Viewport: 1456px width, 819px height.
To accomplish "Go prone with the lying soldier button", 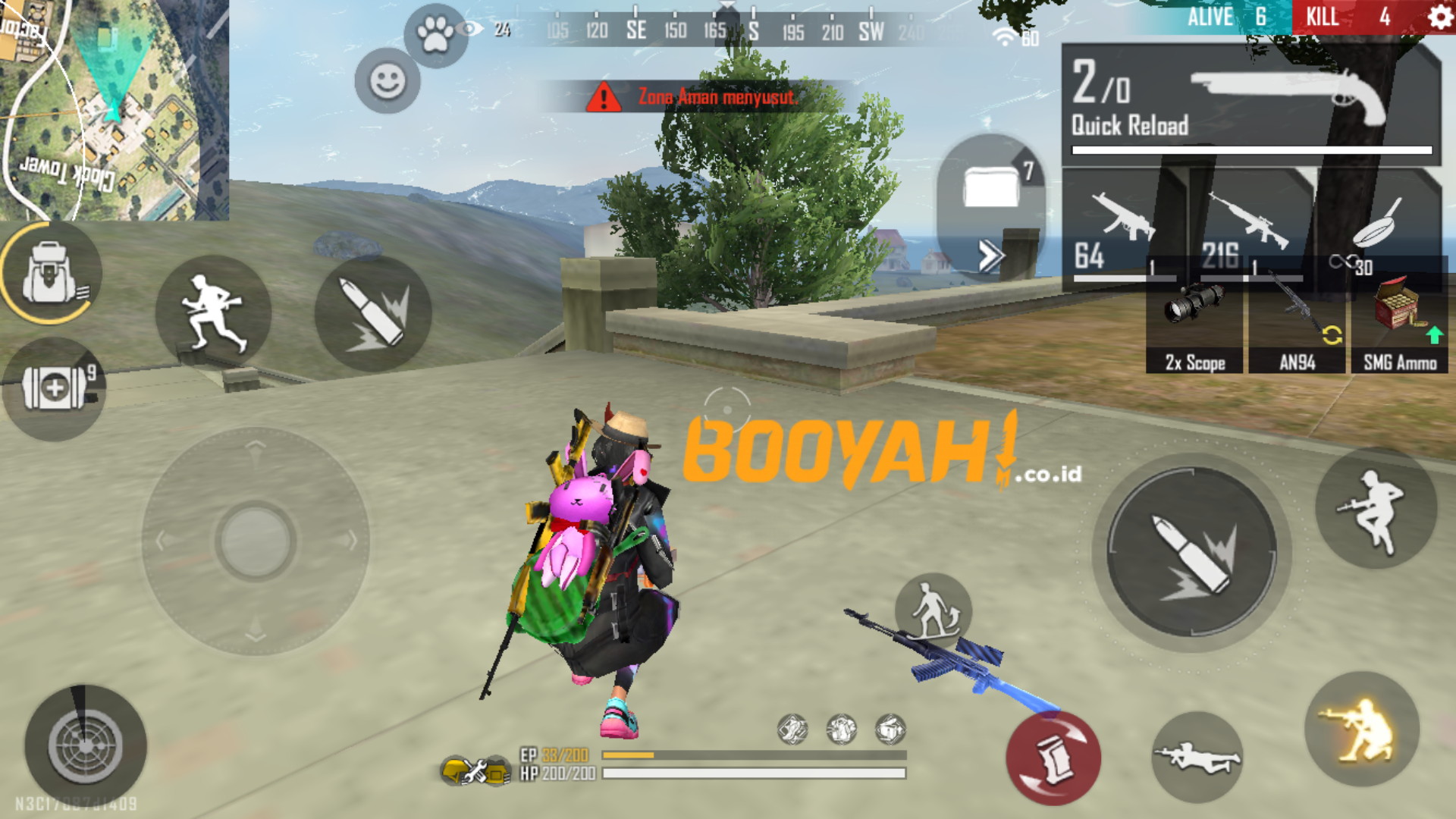I will (1197, 757).
